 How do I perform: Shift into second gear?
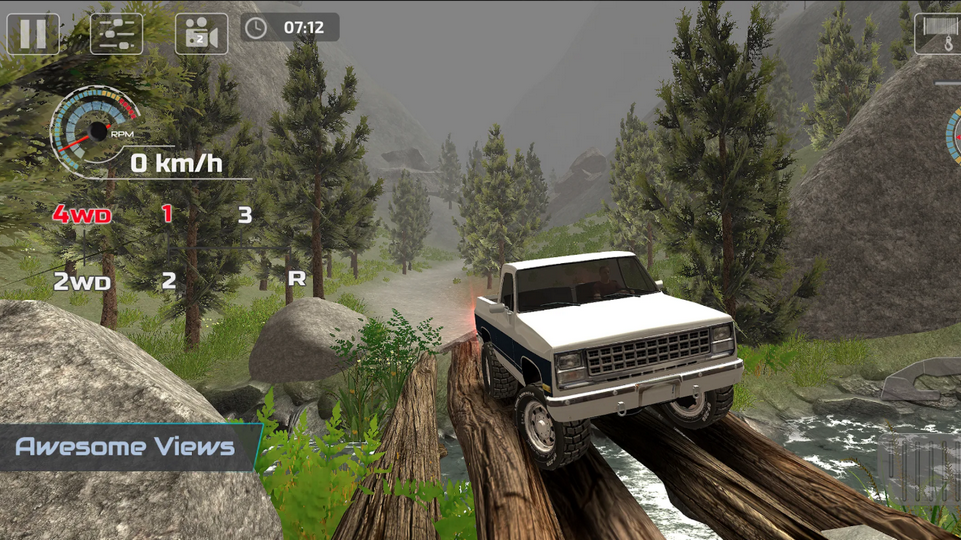(x=168, y=281)
